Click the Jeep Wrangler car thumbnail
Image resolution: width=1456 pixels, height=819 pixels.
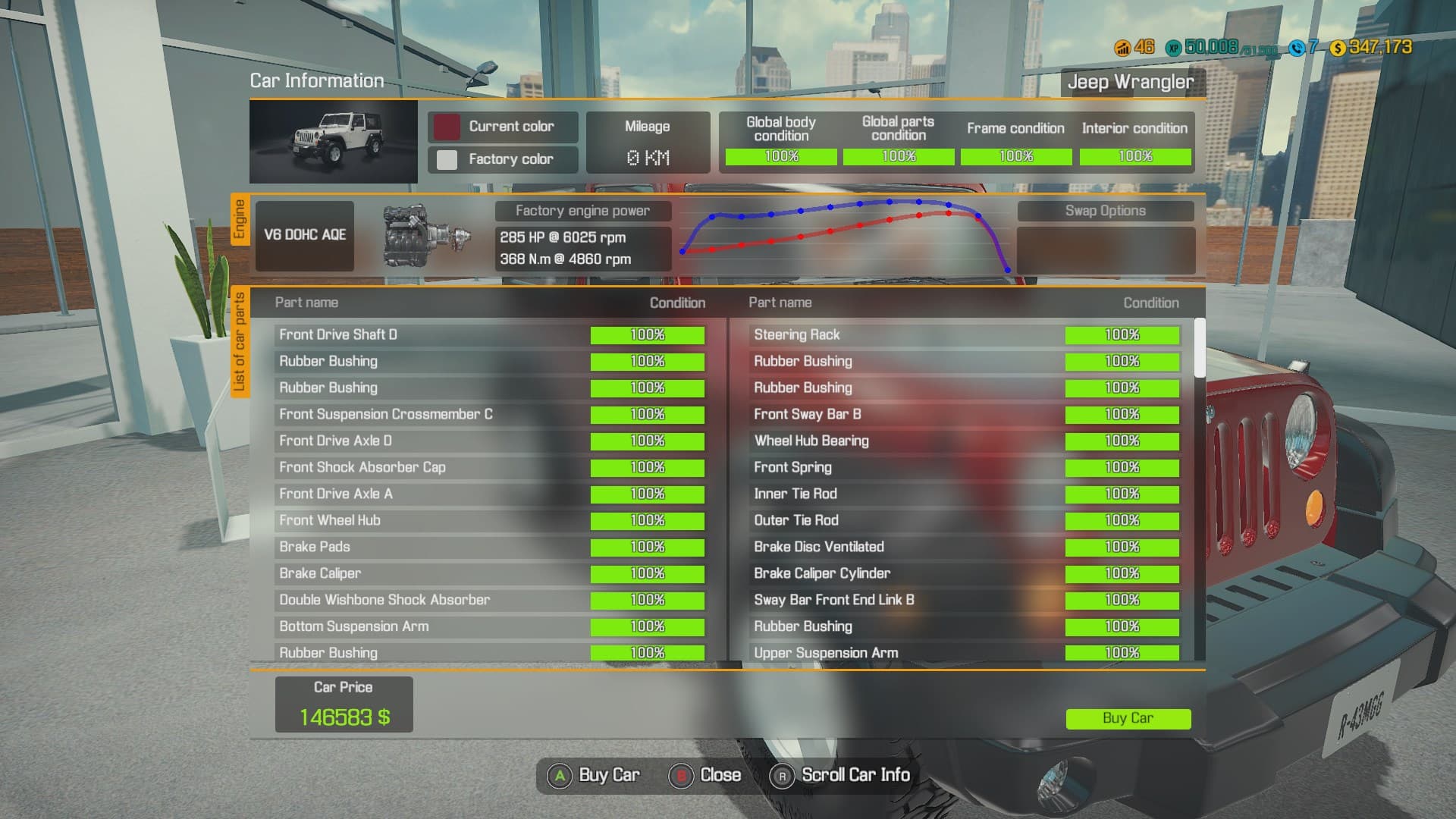[334, 141]
